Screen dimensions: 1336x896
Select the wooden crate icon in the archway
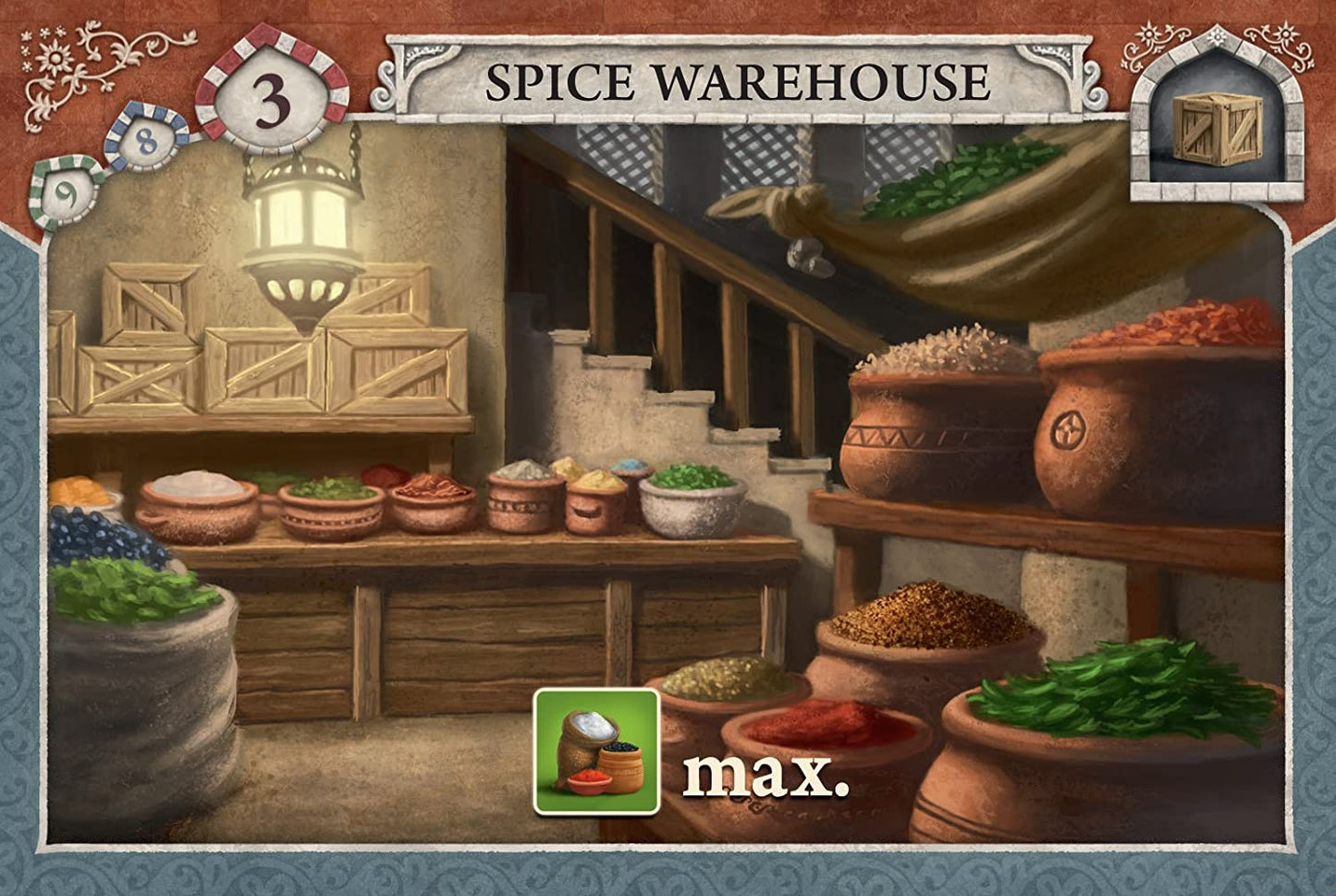pyautogui.click(x=1216, y=131)
